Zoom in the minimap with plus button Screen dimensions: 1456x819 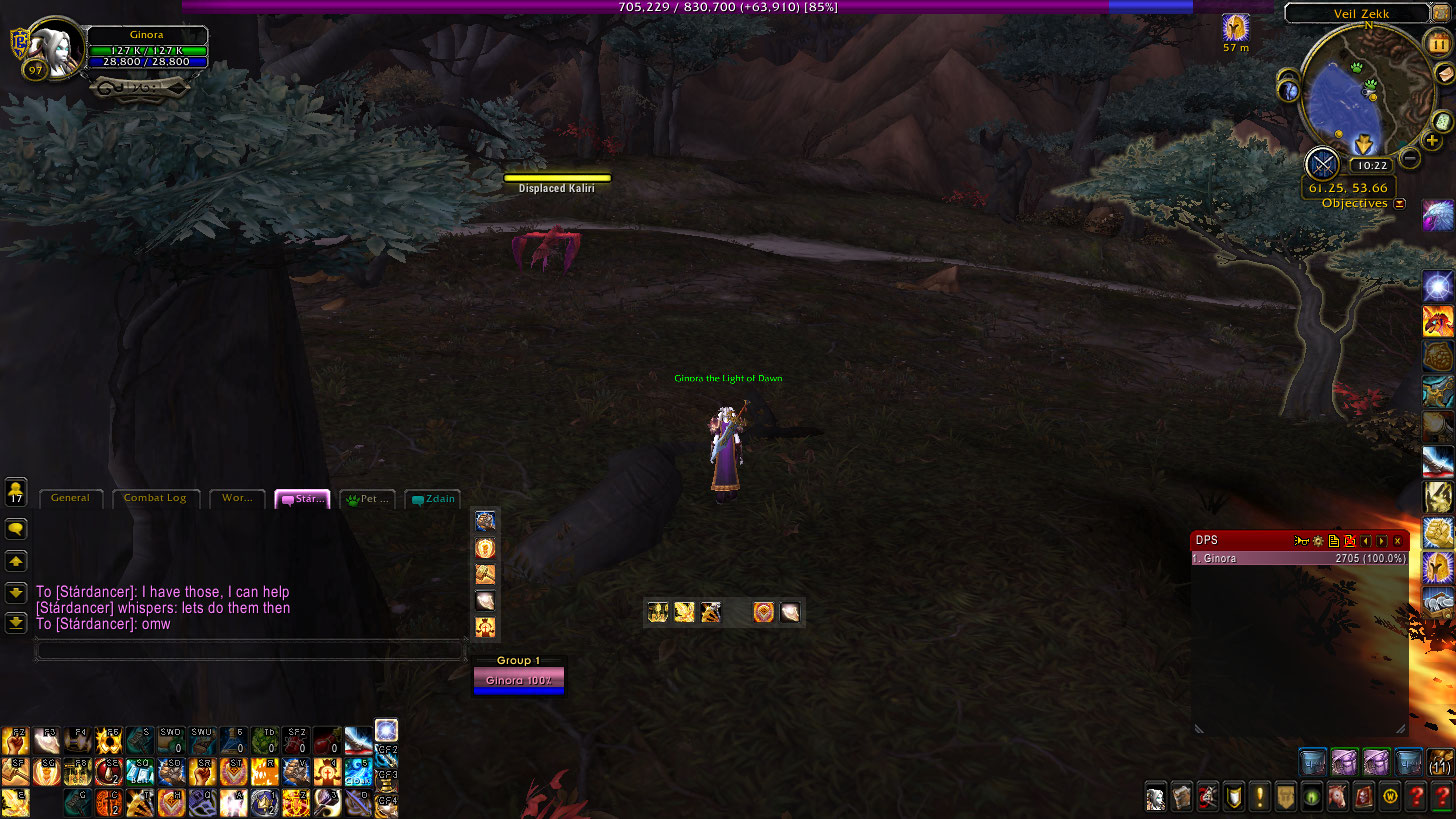1432,142
